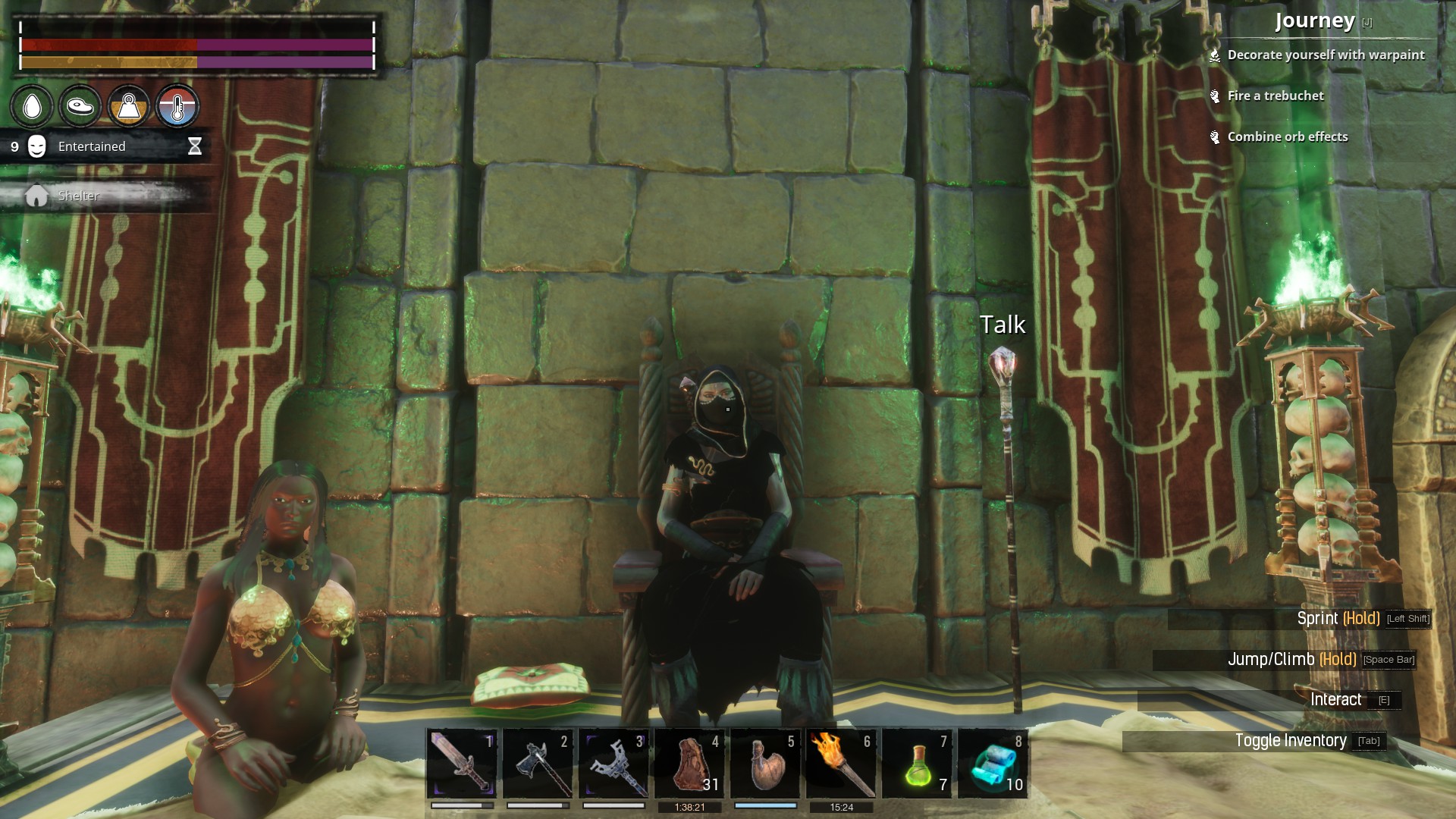
Task: Choose the pickaxe tool in slot 3
Action: pyautogui.click(x=613, y=764)
